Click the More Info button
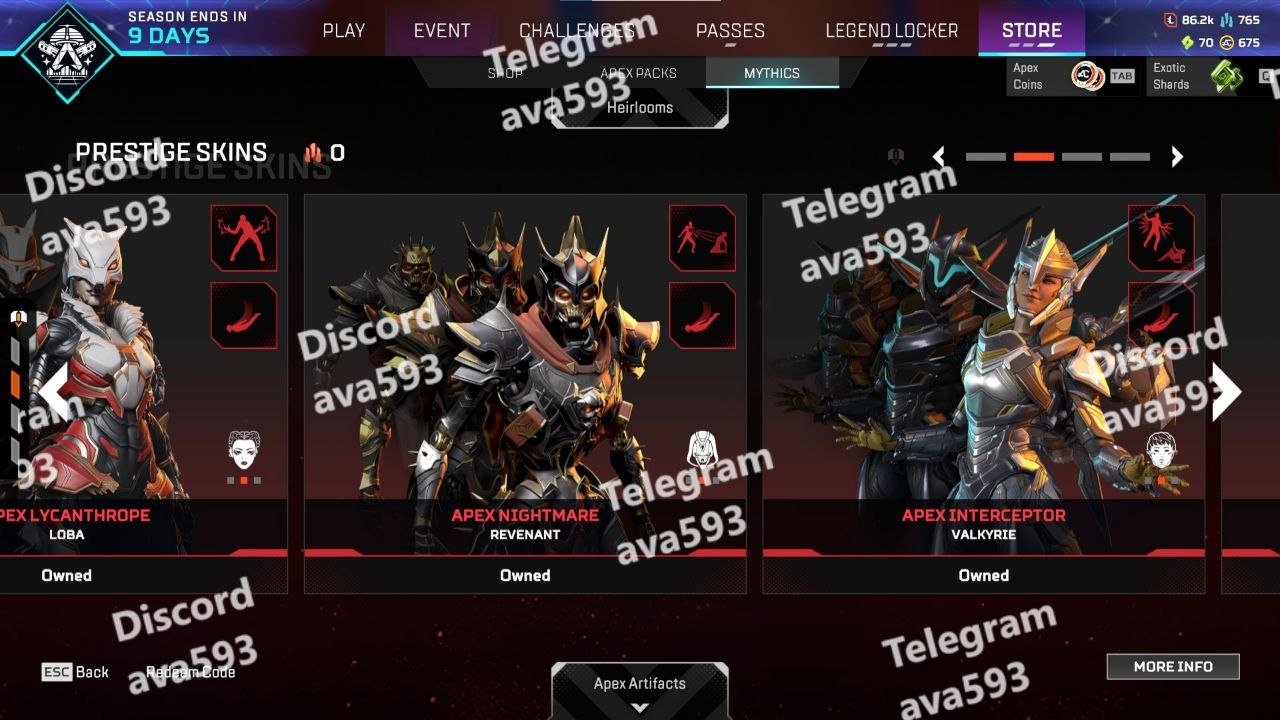The width and height of the screenshot is (1280, 720). click(x=1173, y=667)
